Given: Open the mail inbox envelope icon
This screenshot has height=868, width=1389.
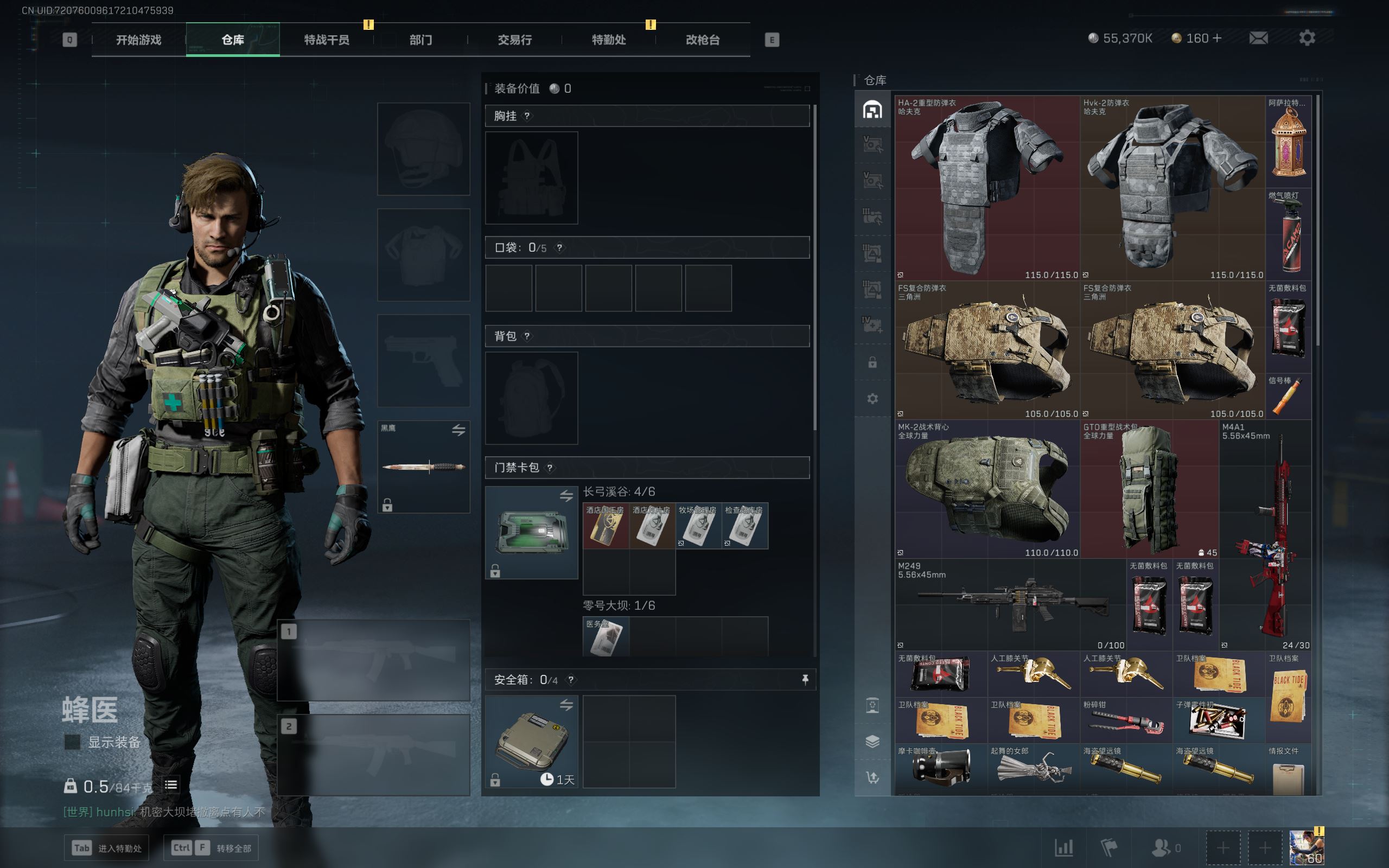Looking at the screenshot, I should pos(1258,38).
